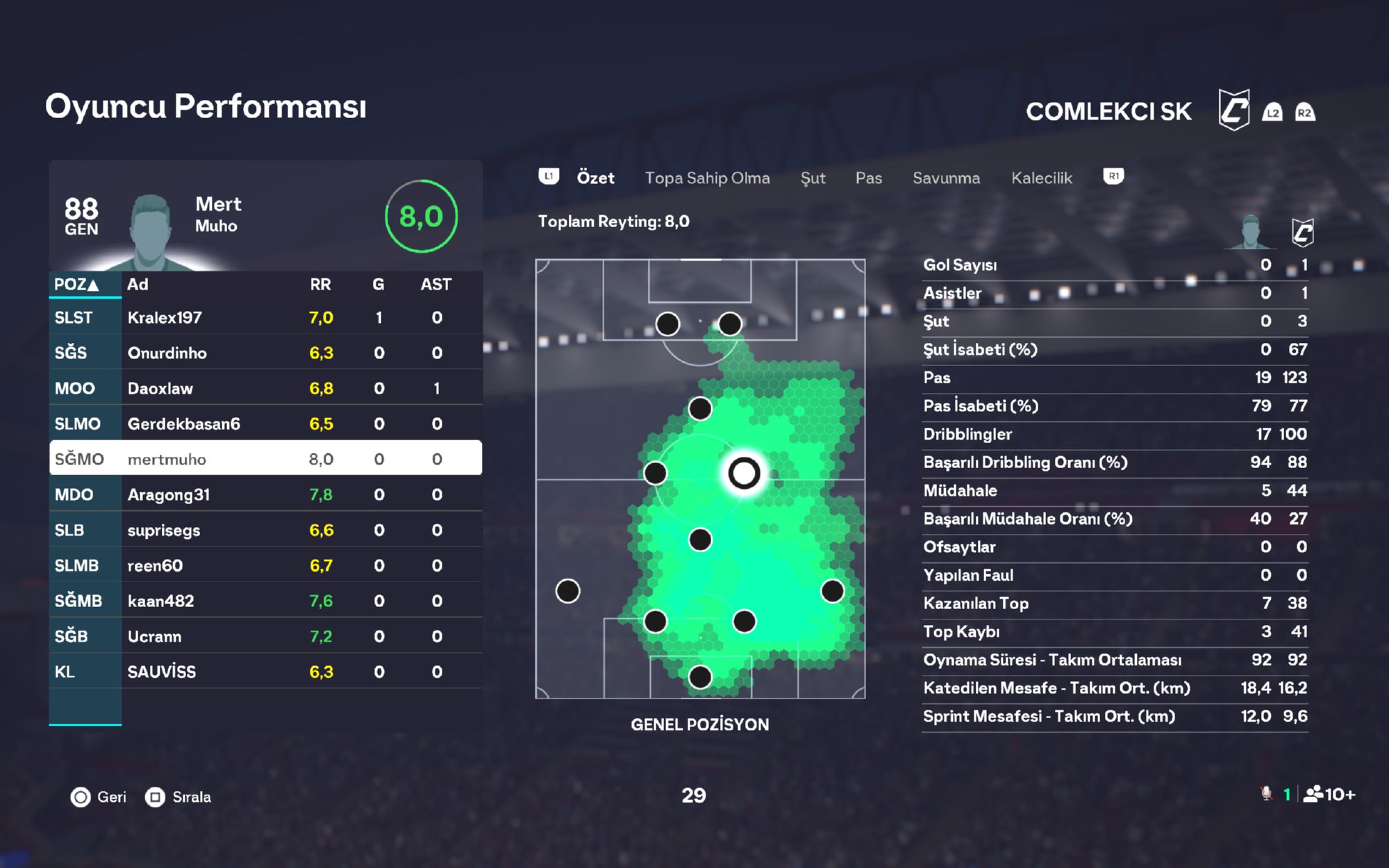Viewport: 1389px width, 868px height.
Task: Select the Pas tab
Action: point(868,178)
